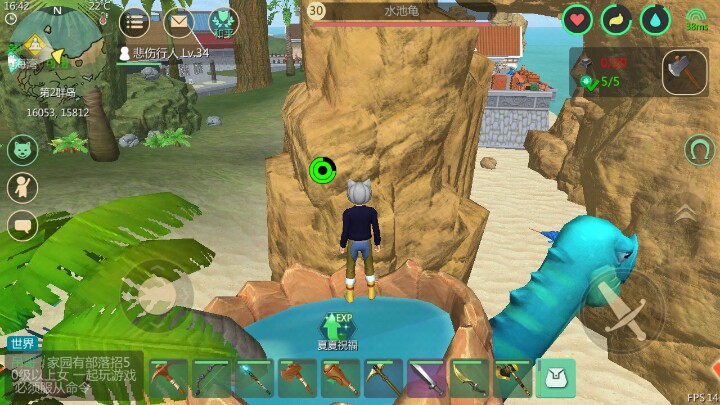720x405 pixels.
Task: Select the curved golden blade hotbar slot
Action: (x=470, y=378)
